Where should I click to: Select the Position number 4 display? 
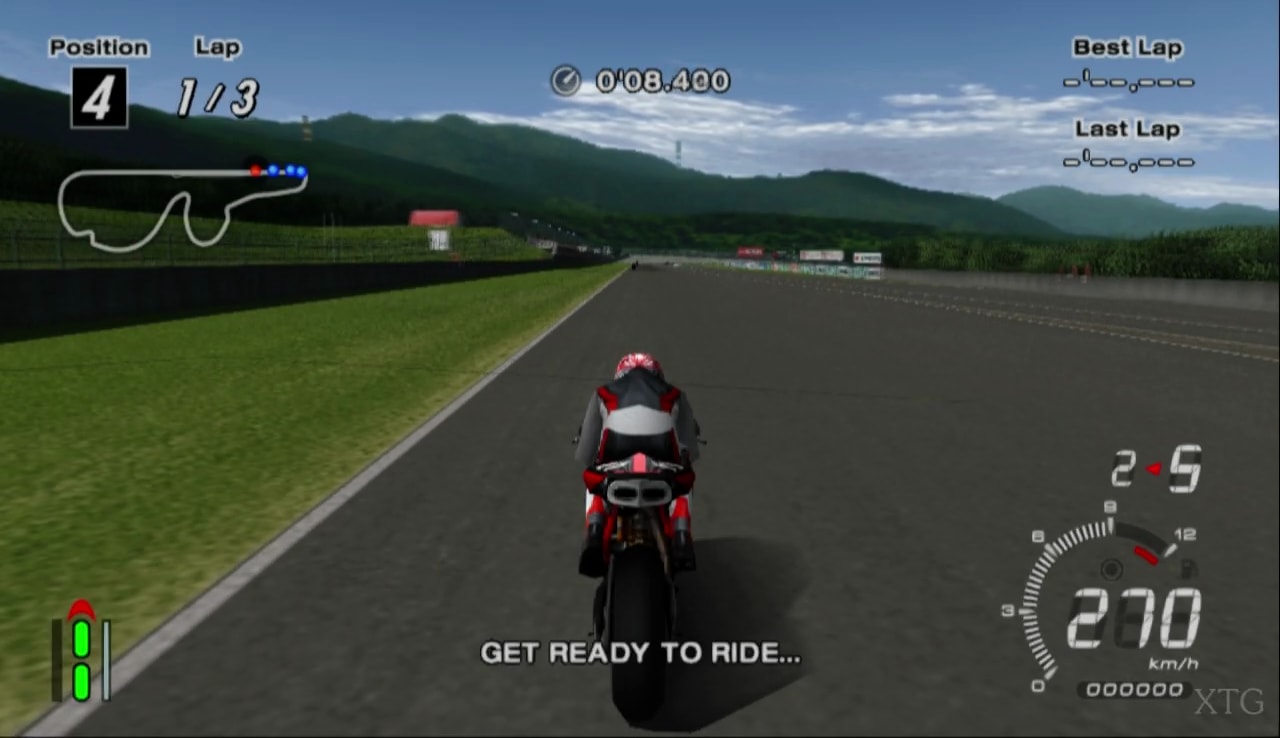[x=97, y=99]
